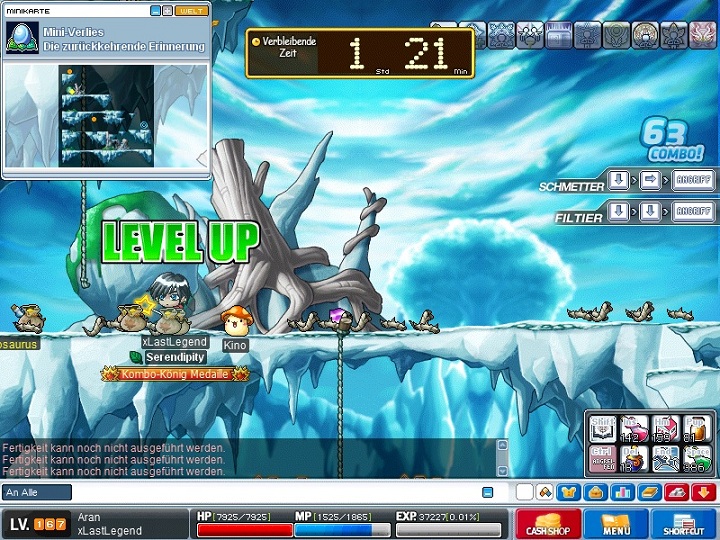Minimize the Minikarte window
The image size is (720, 540).
coord(156,10)
